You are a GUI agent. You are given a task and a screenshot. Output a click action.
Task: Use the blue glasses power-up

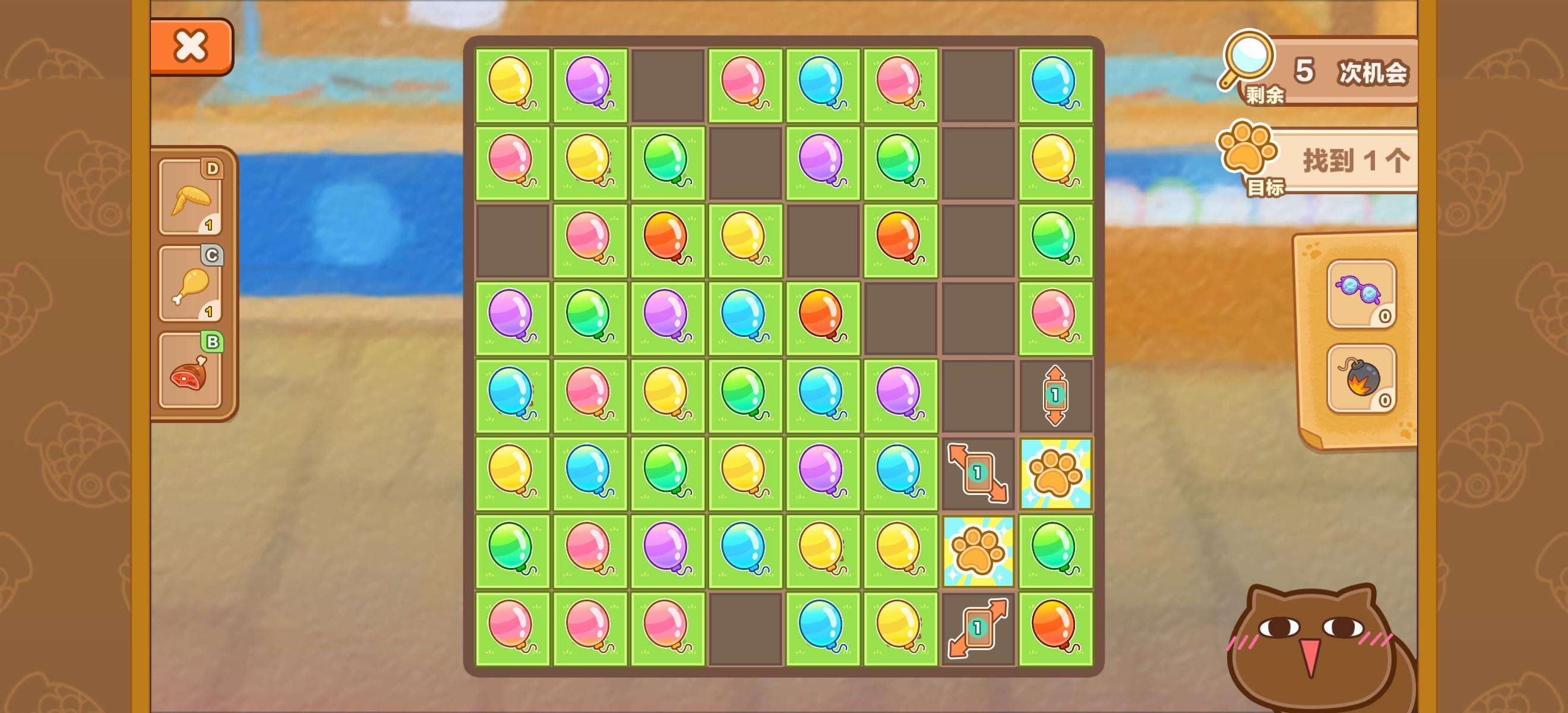click(x=1361, y=294)
